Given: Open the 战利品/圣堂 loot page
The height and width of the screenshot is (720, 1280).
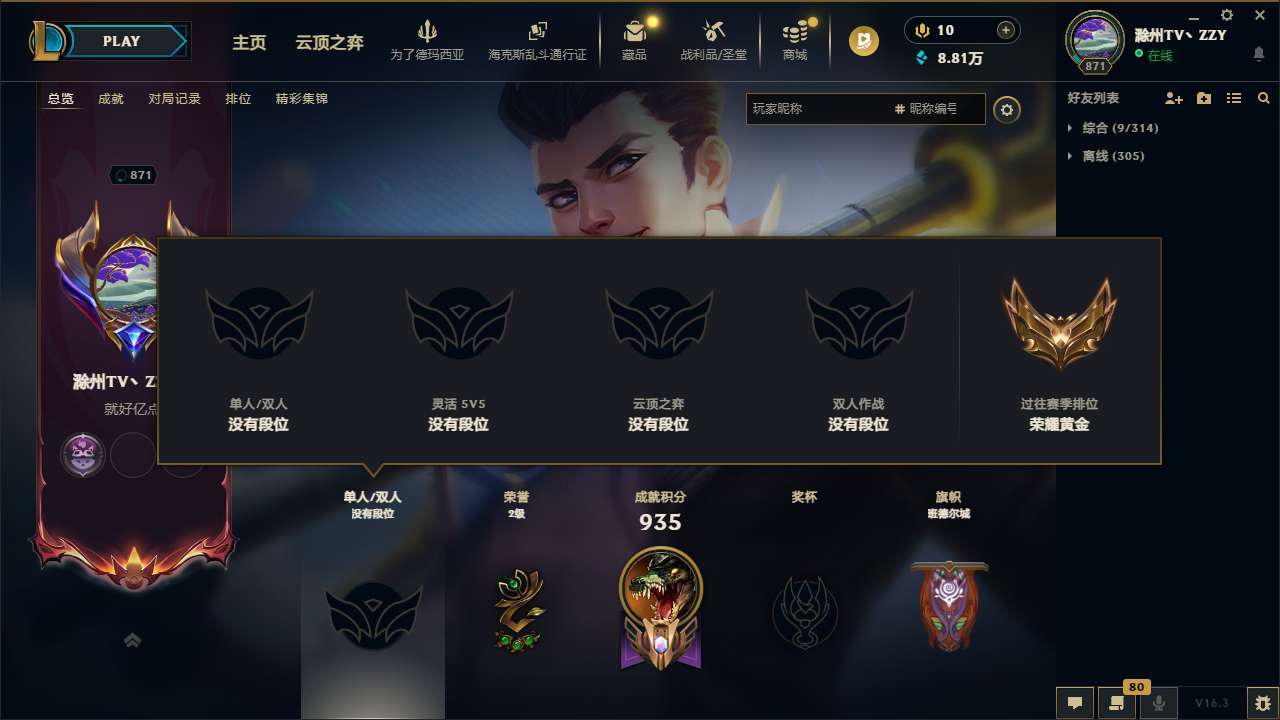Looking at the screenshot, I should click(x=714, y=40).
